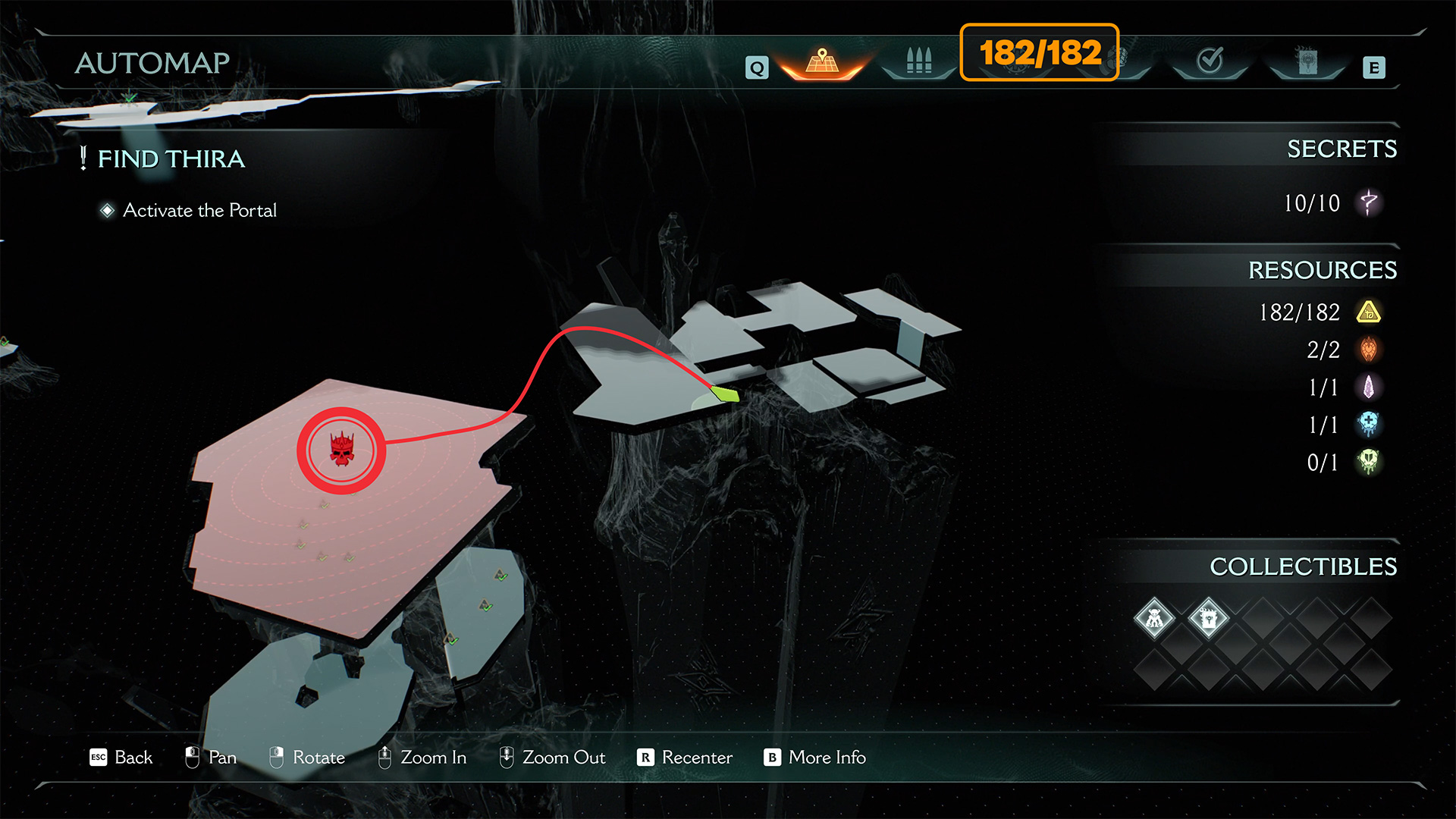The image size is (1456, 819).
Task: Click the blue skull resource icon
Action: tap(1369, 424)
